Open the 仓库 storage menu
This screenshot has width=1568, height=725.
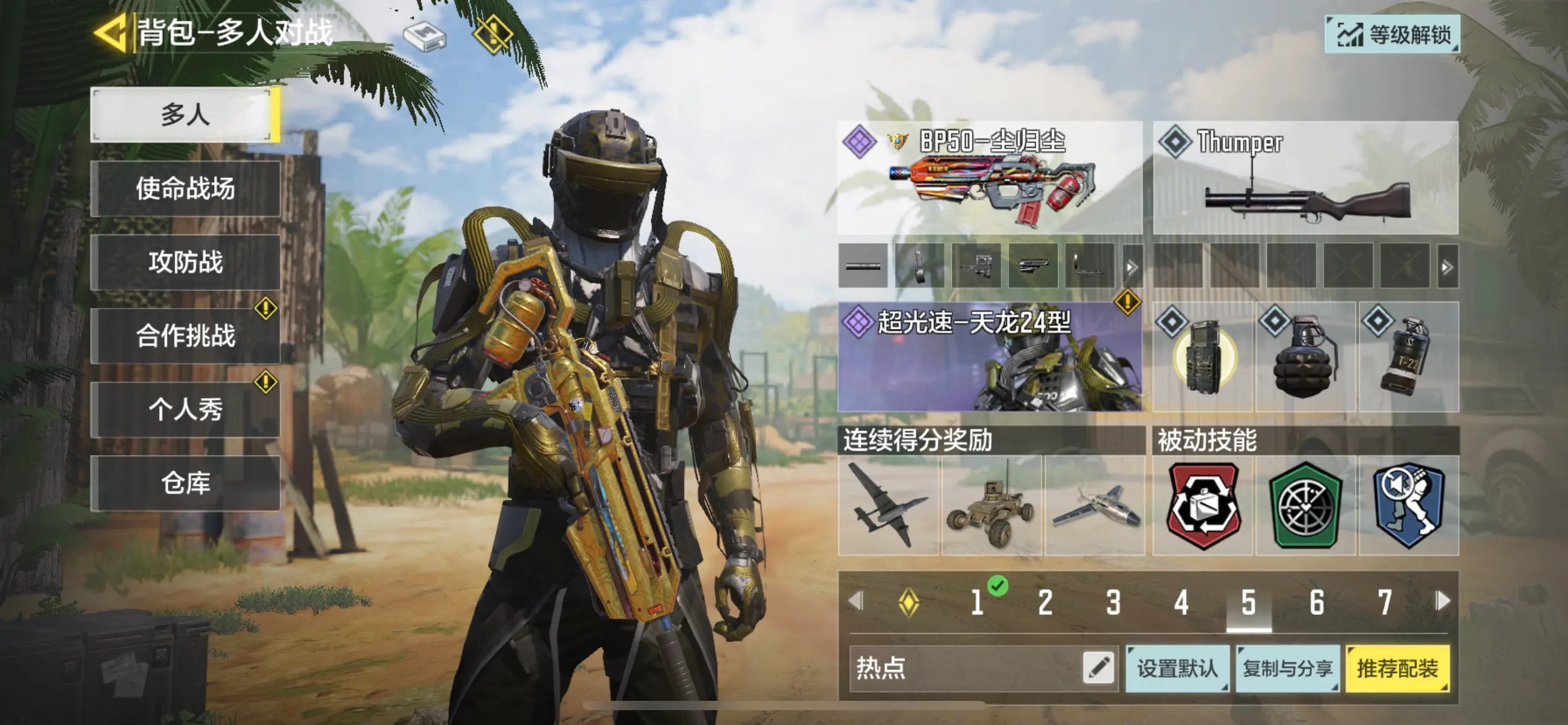185,483
